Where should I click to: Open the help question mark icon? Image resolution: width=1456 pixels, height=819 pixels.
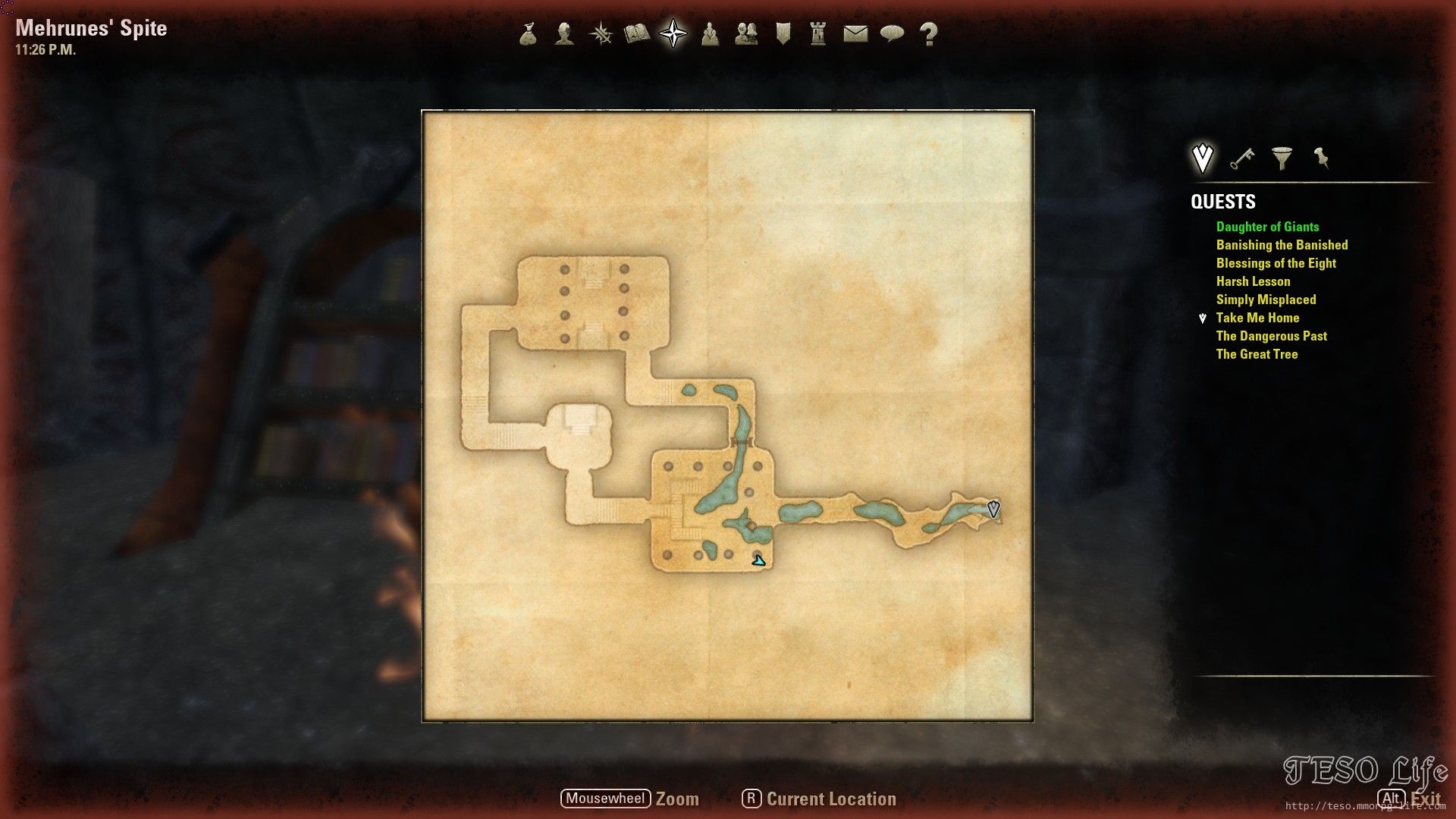click(x=927, y=33)
